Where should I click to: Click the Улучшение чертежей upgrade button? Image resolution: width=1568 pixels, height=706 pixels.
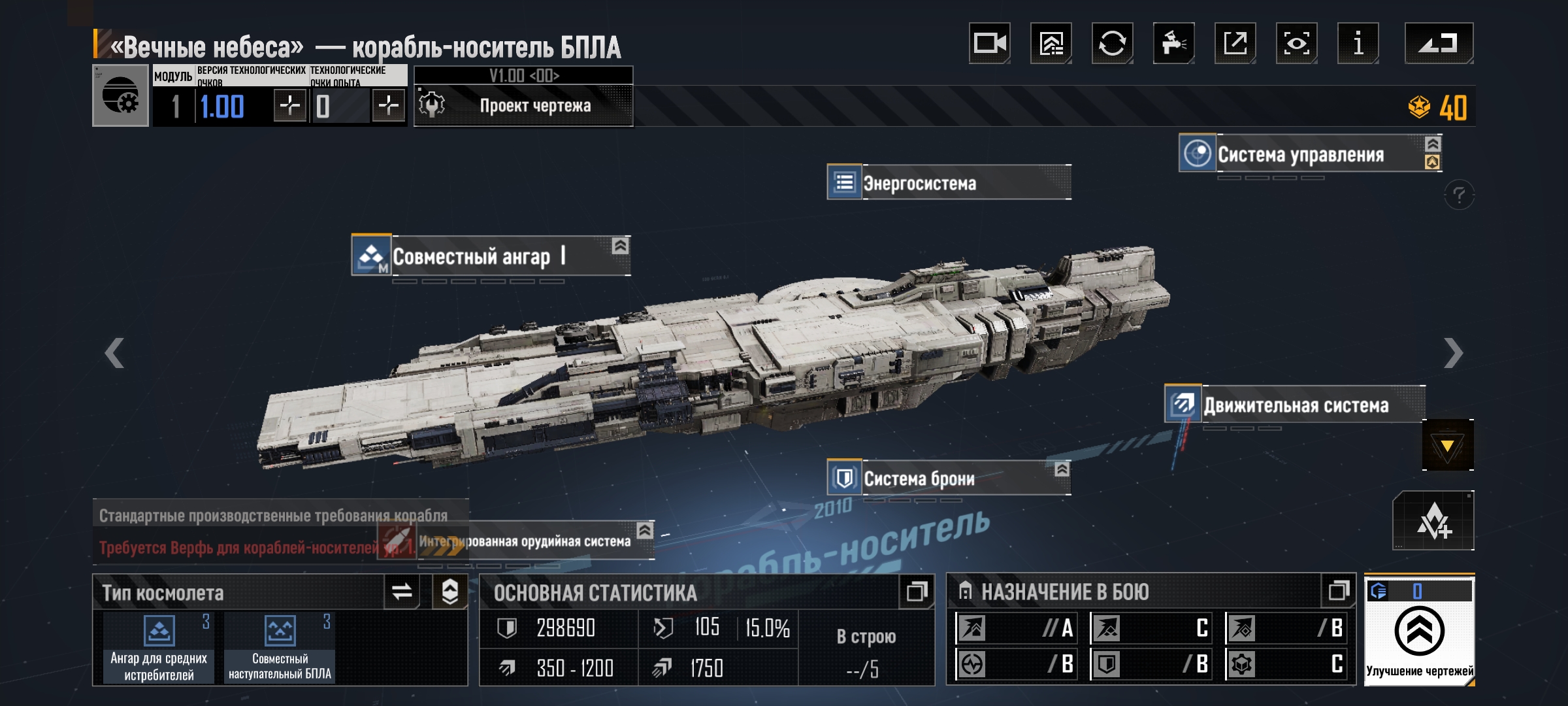click(1419, 631)
